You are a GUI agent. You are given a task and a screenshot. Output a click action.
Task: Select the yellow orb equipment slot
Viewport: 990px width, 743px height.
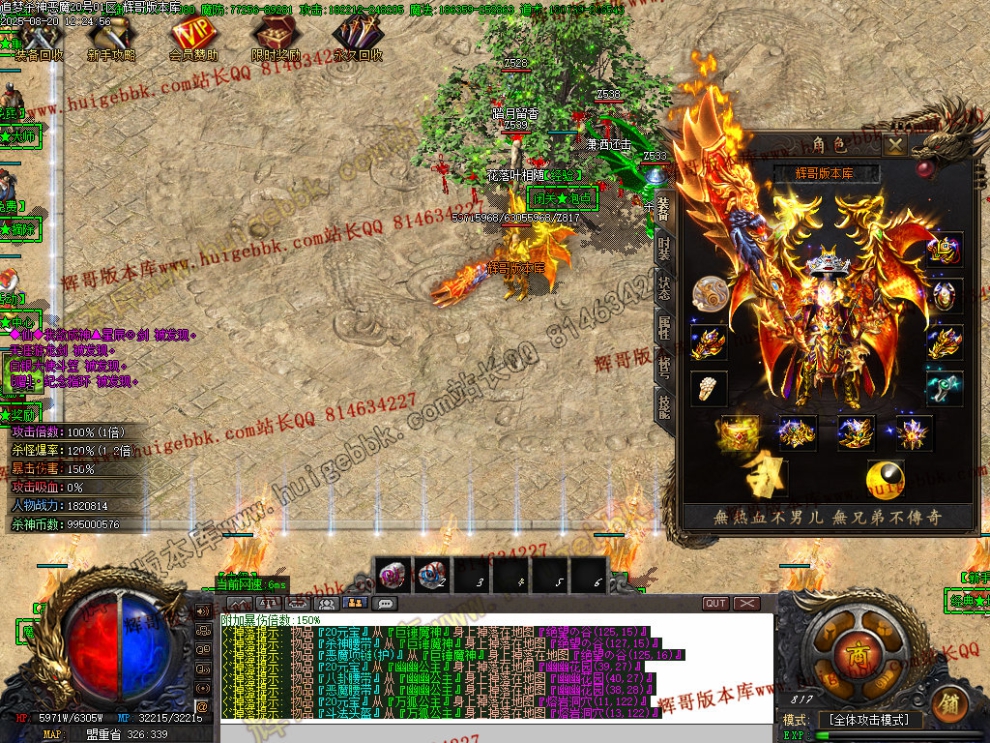tap(886, 479)
